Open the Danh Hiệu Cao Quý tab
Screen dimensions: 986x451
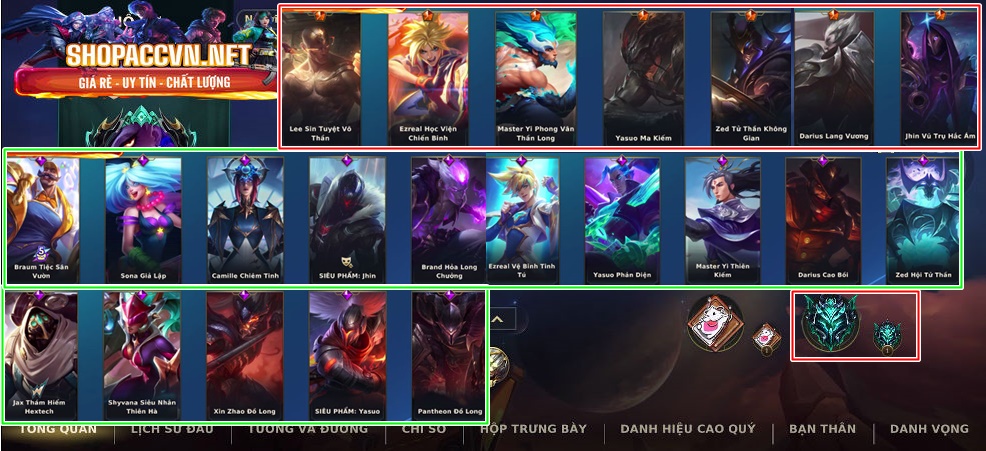687,430
